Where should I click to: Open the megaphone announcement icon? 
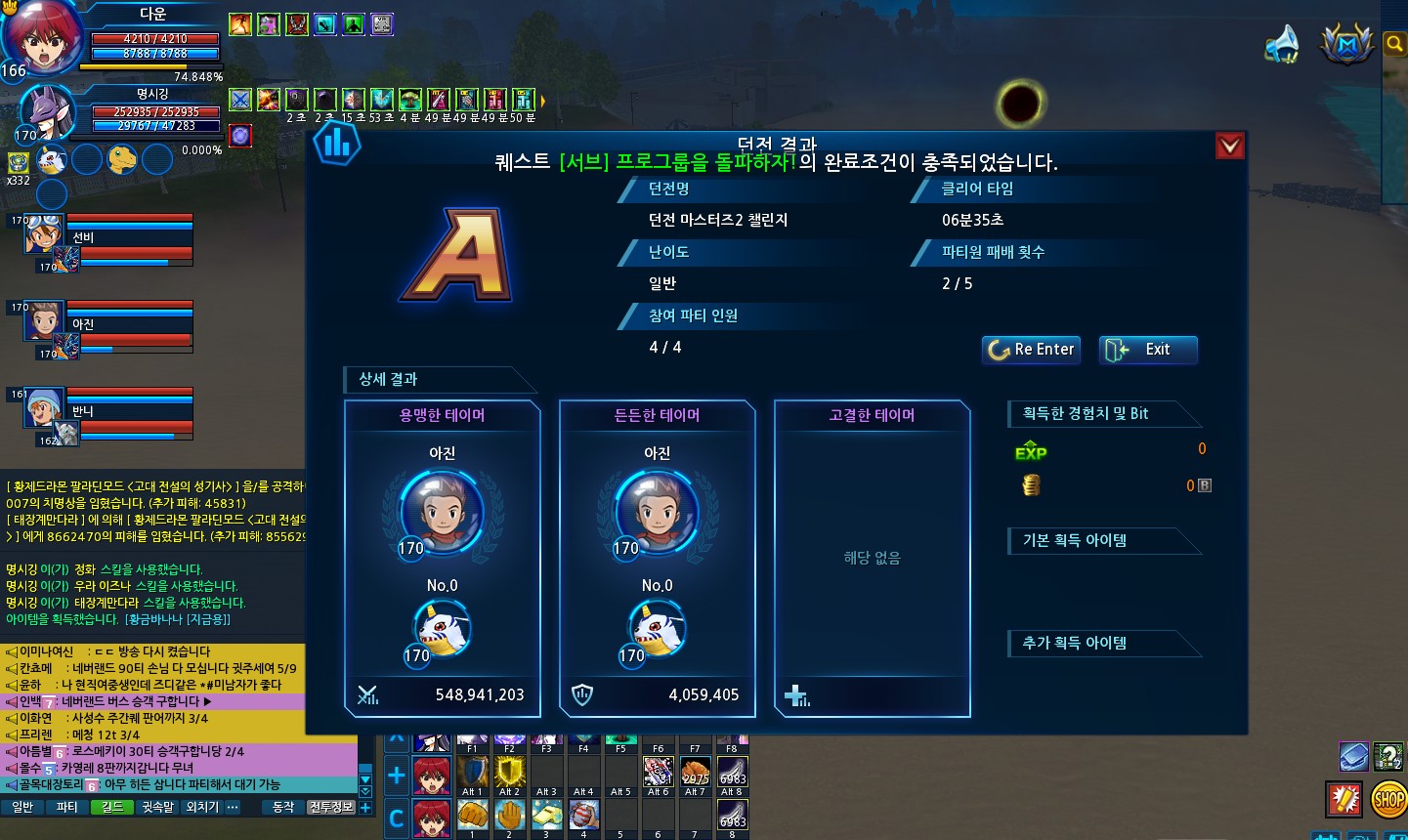coord(1282,44)
